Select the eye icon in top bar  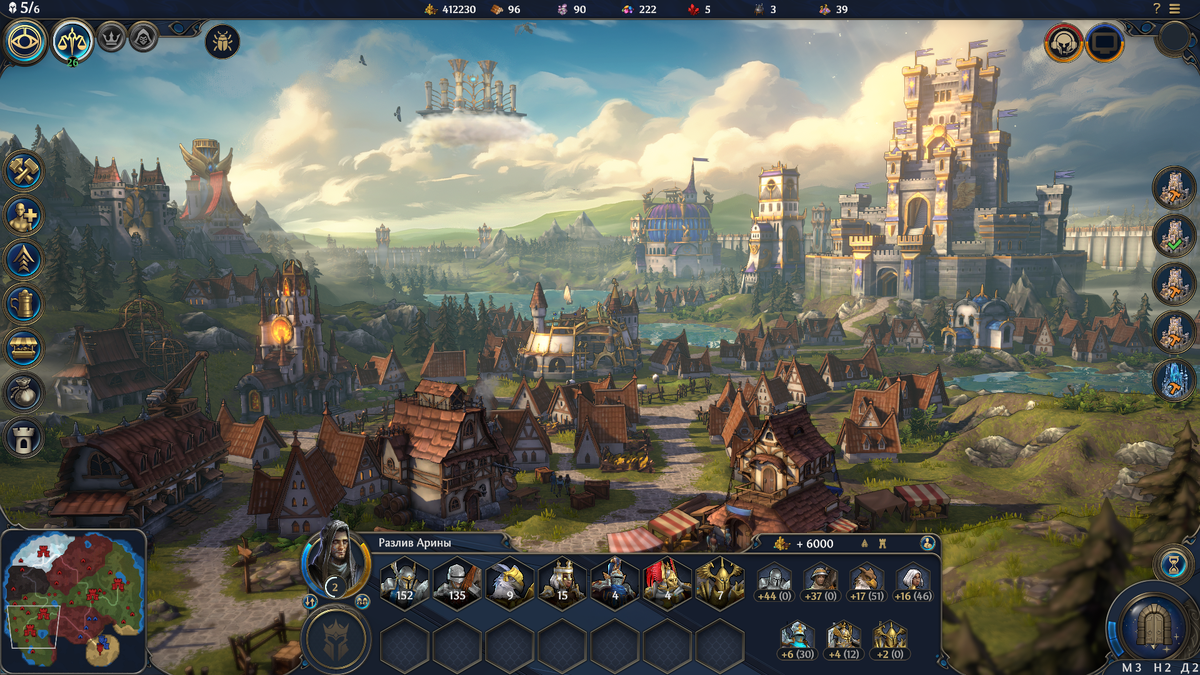tap(25, 42)
